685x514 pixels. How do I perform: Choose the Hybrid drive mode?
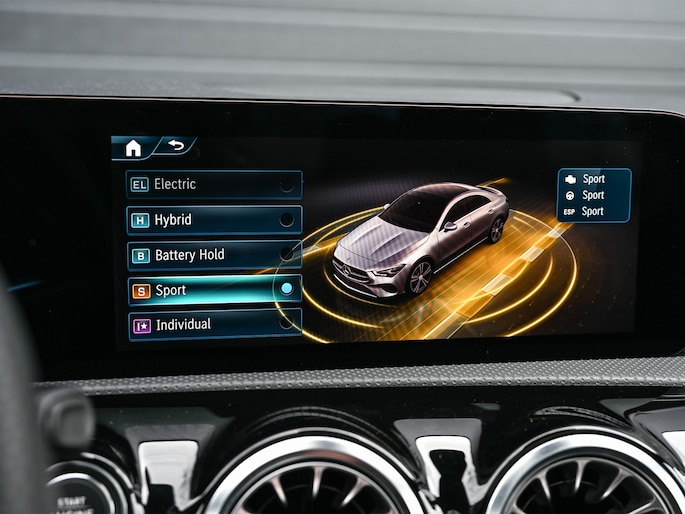tap(214, 220)
